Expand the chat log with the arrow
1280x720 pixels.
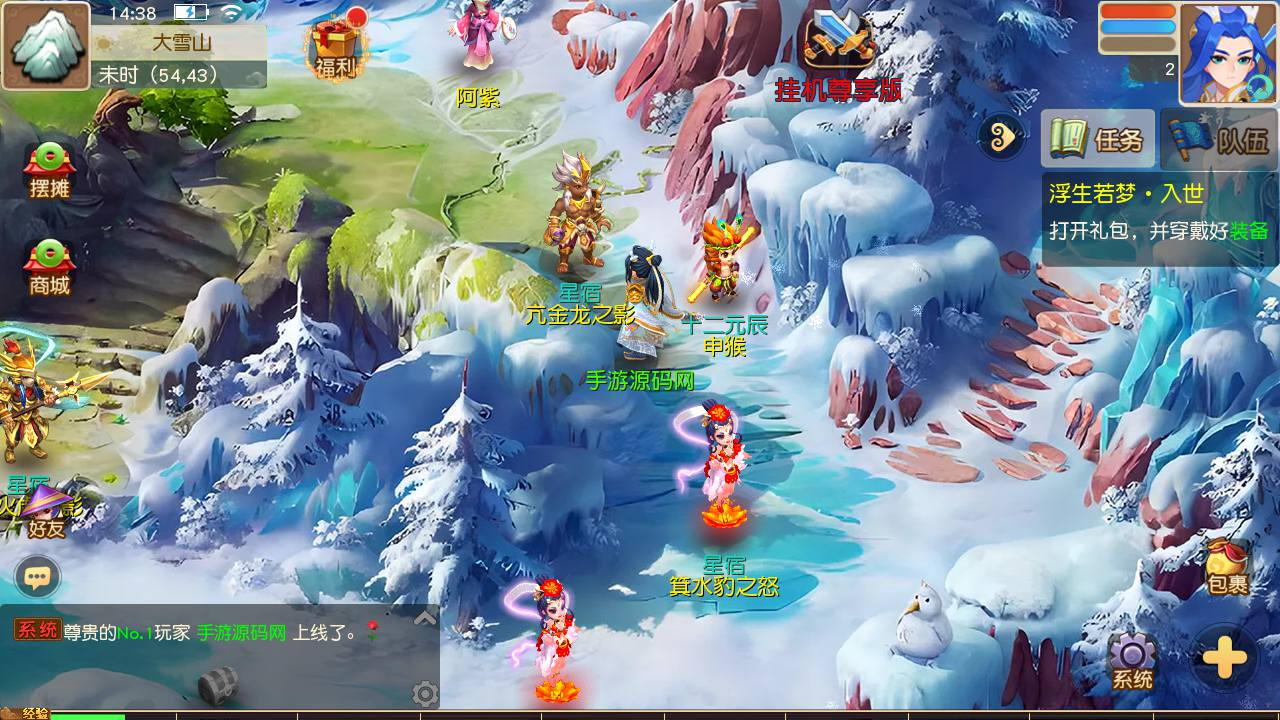tap(425, 618)
